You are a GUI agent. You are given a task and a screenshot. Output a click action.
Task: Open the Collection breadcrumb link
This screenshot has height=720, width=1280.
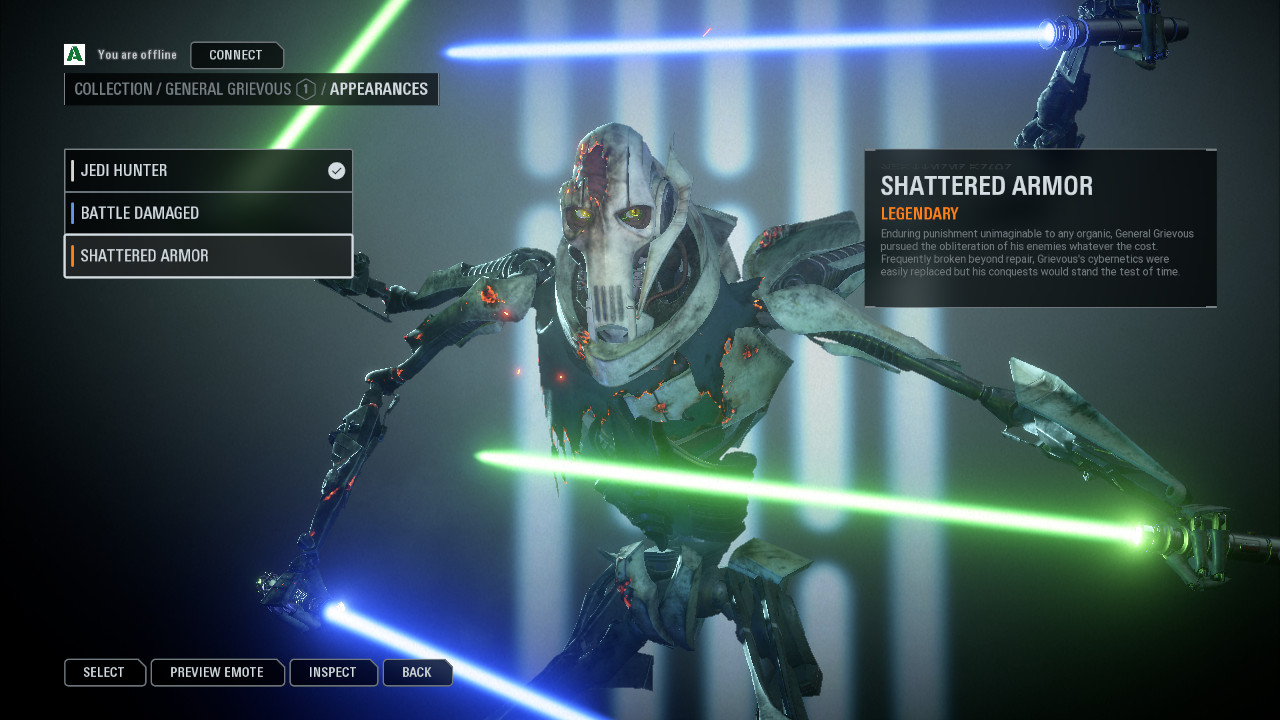pos(112,89)
